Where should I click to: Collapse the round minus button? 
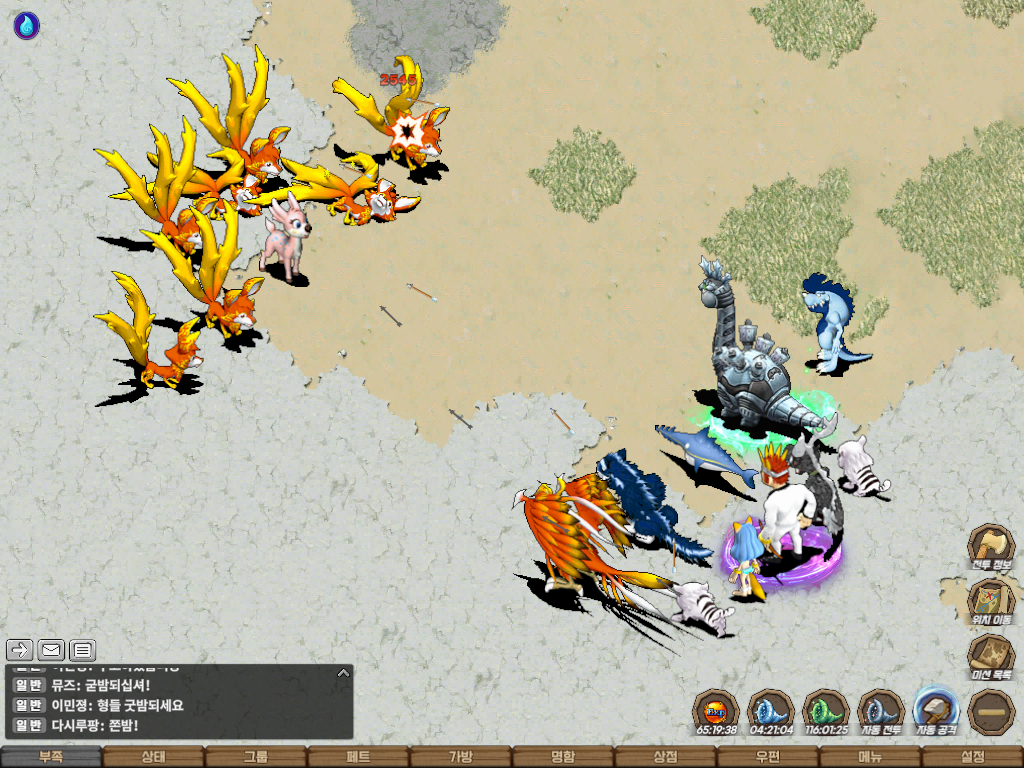[x=991, y=712]
